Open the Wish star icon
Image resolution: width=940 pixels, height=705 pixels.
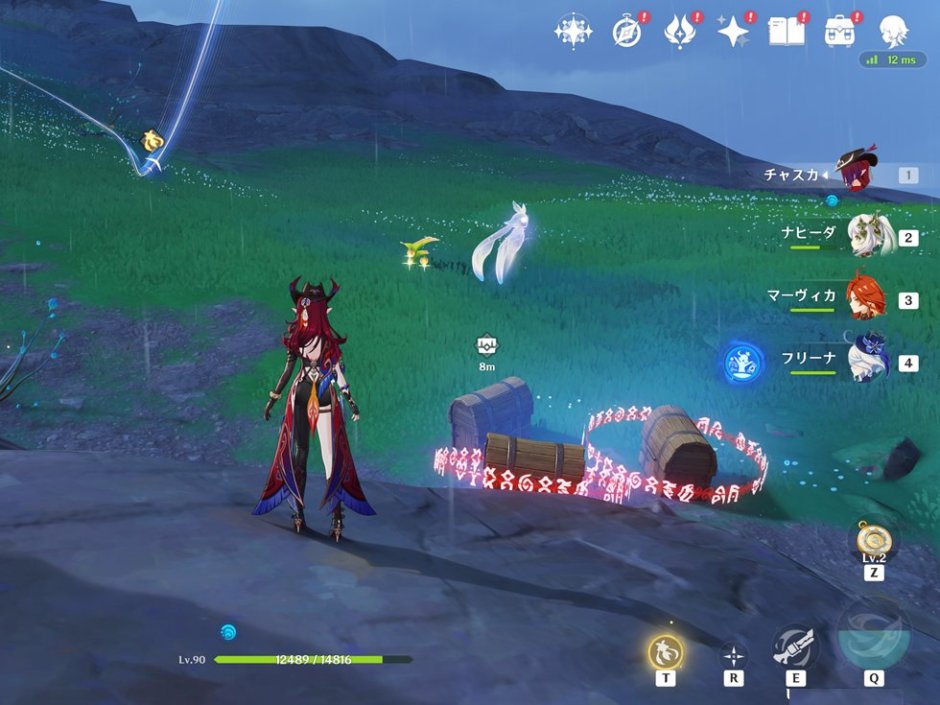click(734, 31)
